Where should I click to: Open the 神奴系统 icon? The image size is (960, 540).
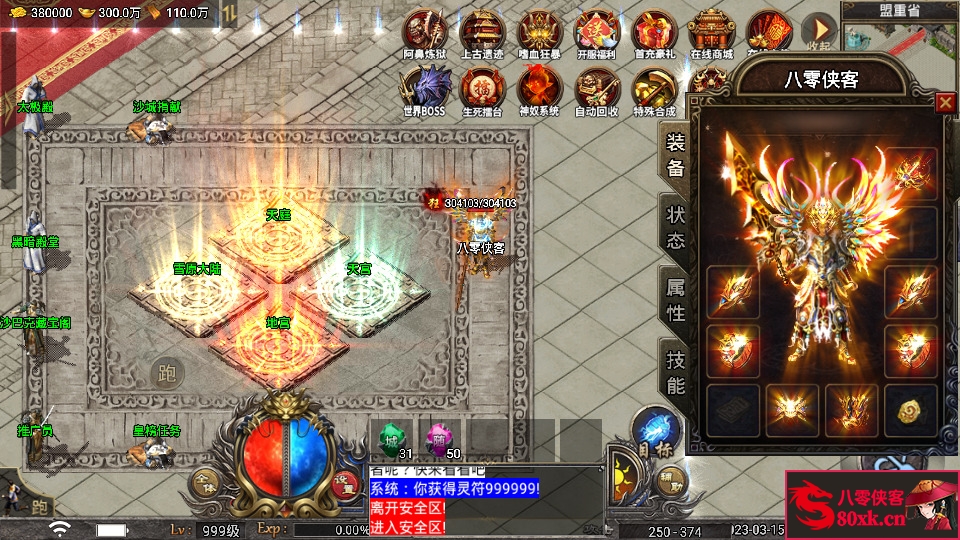point(539,88)
